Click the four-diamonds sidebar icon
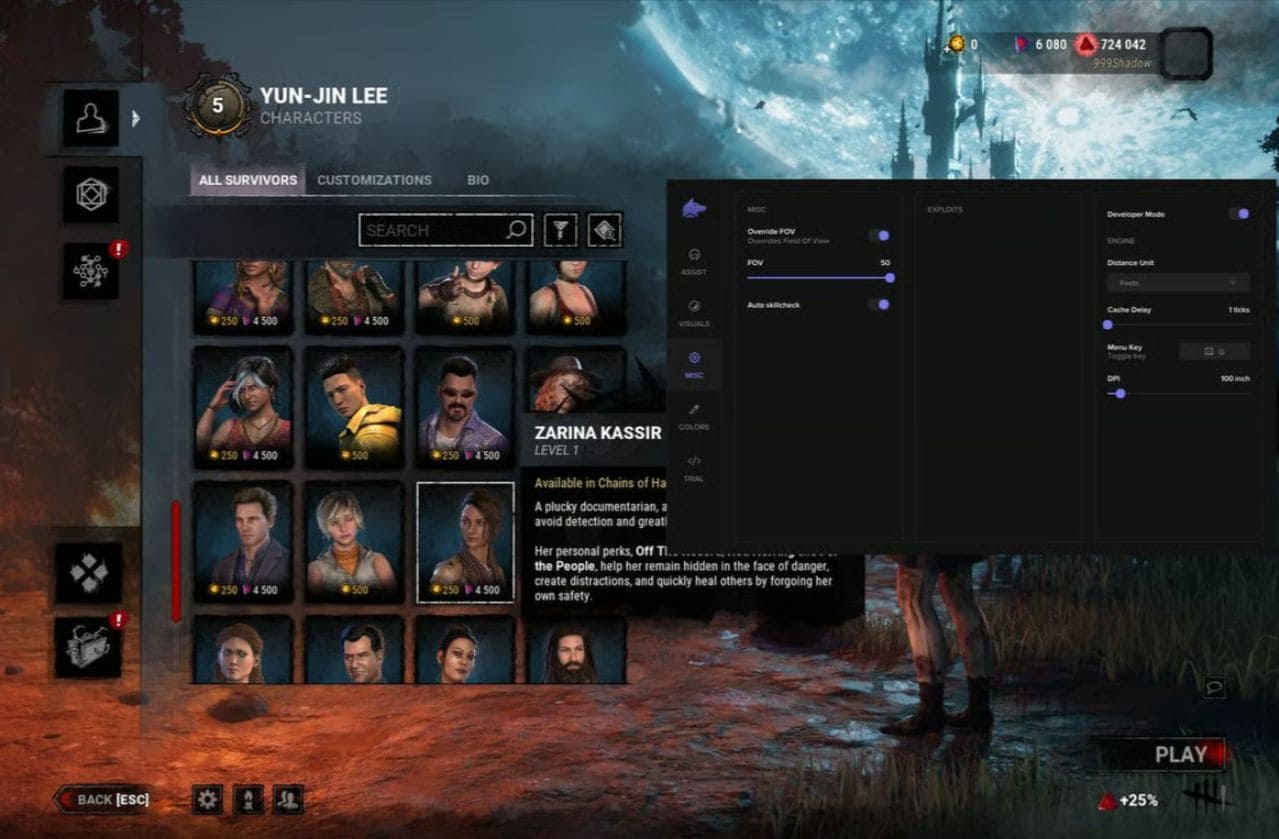 coord(88,573)
